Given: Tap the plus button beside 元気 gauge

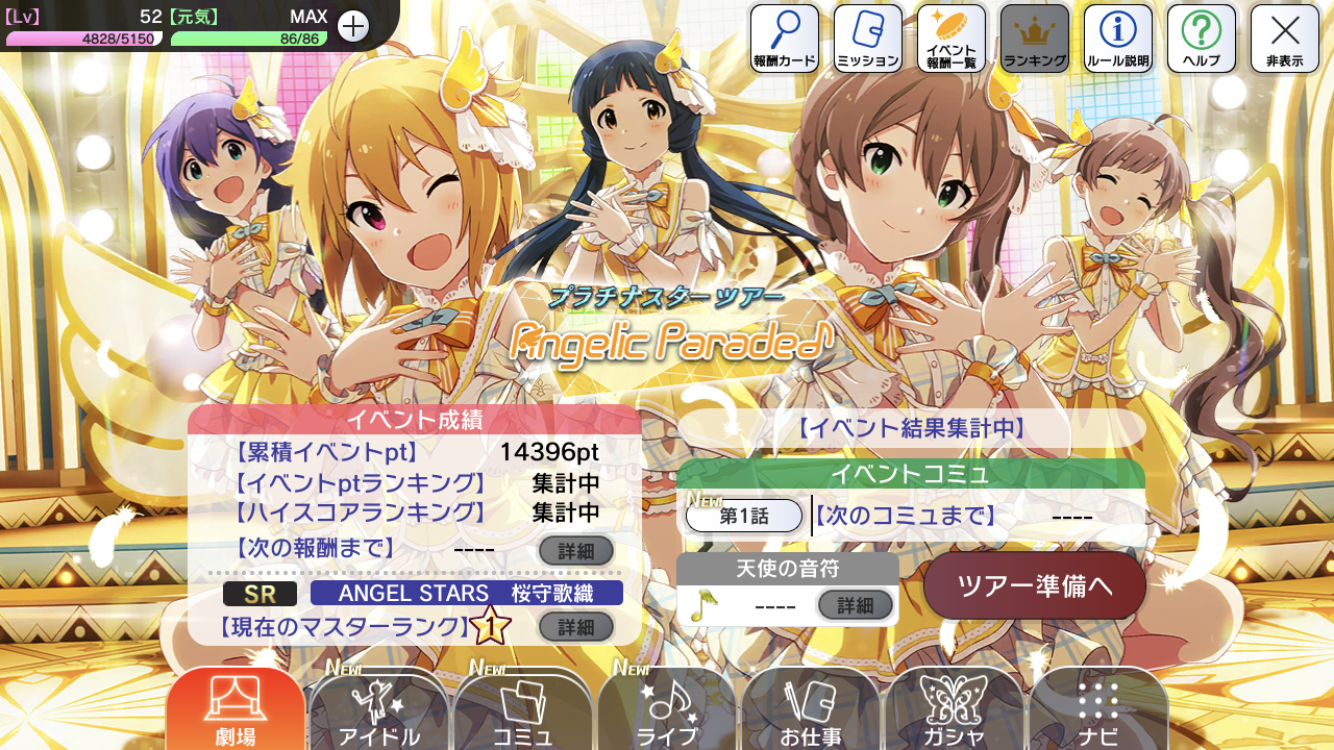Looking at the screenshot, I should pos(353,27).
